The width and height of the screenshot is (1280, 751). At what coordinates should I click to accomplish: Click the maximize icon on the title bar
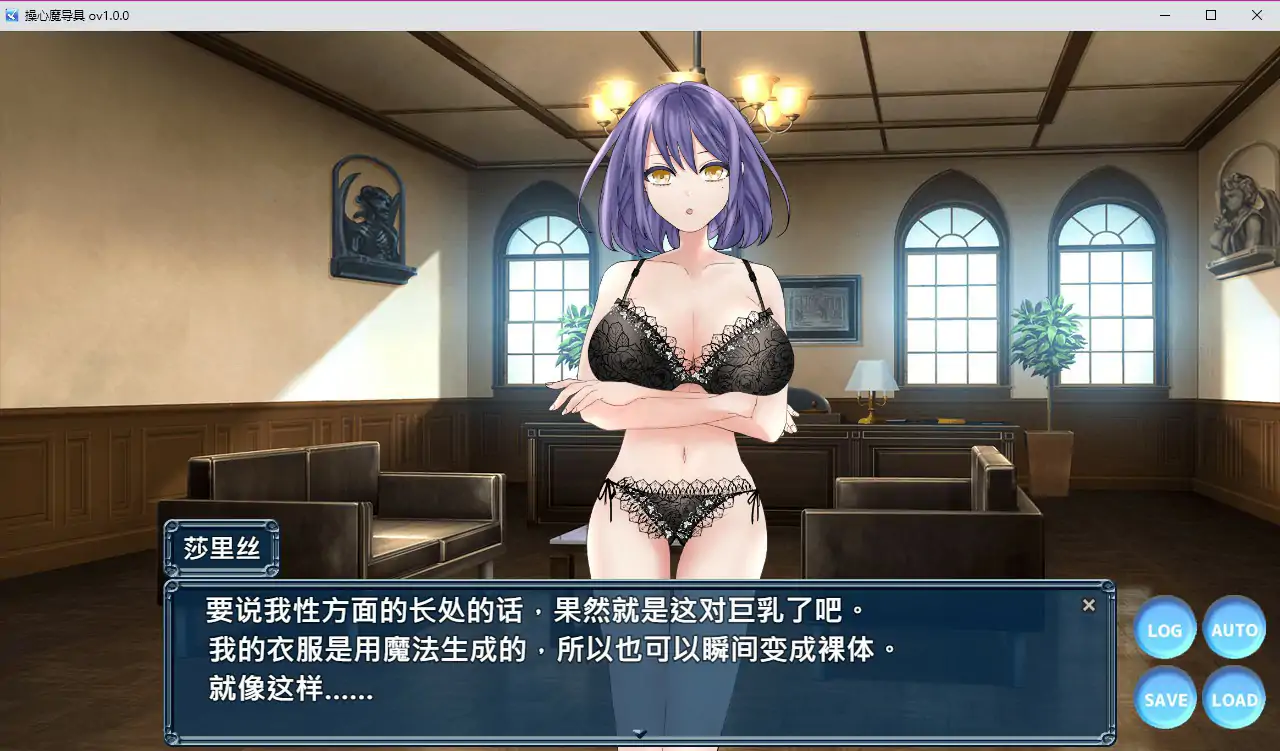coord(1210,15)
